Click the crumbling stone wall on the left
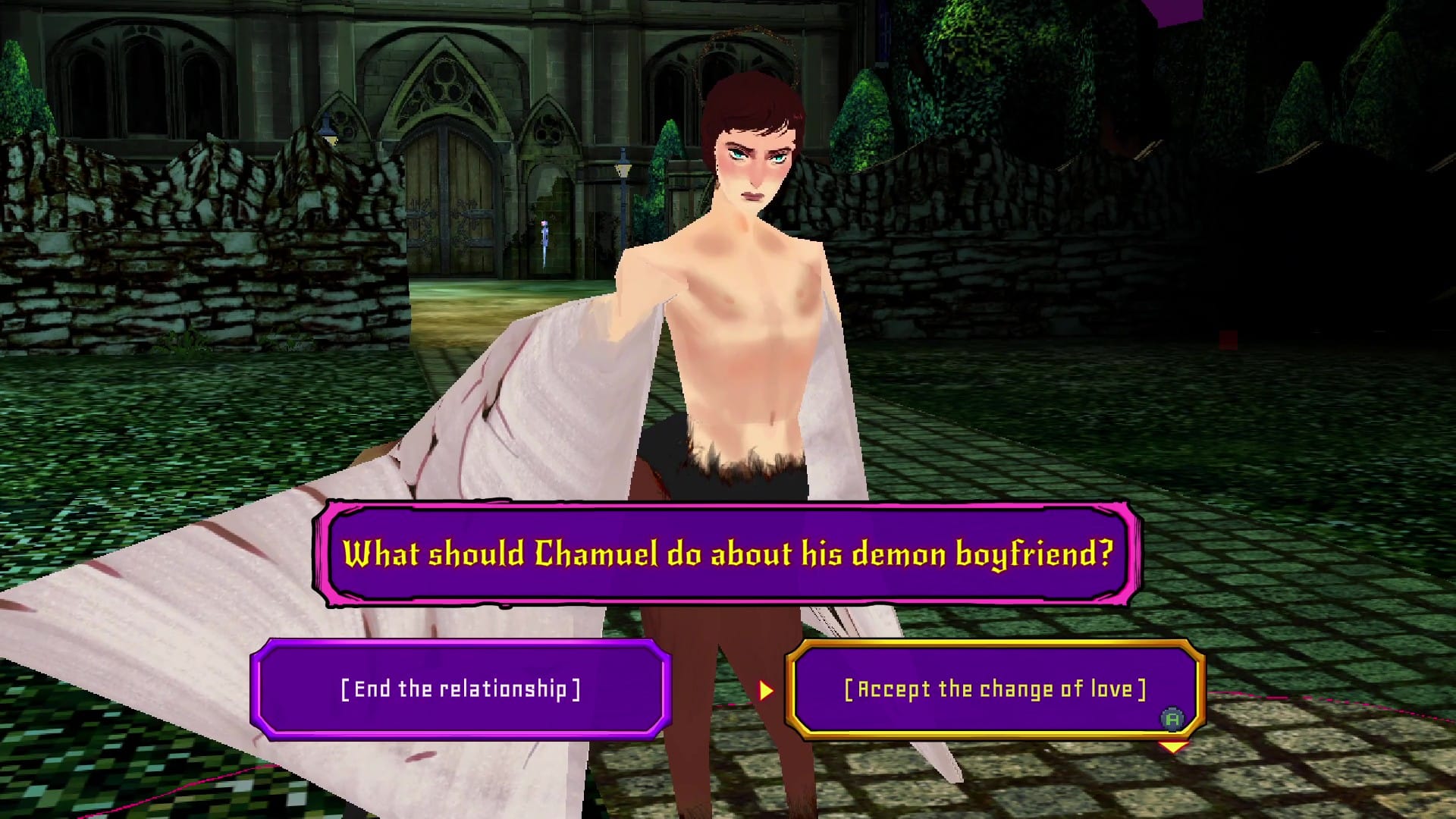The width and height of the screenshot is (1456, 819). [152, 227]
